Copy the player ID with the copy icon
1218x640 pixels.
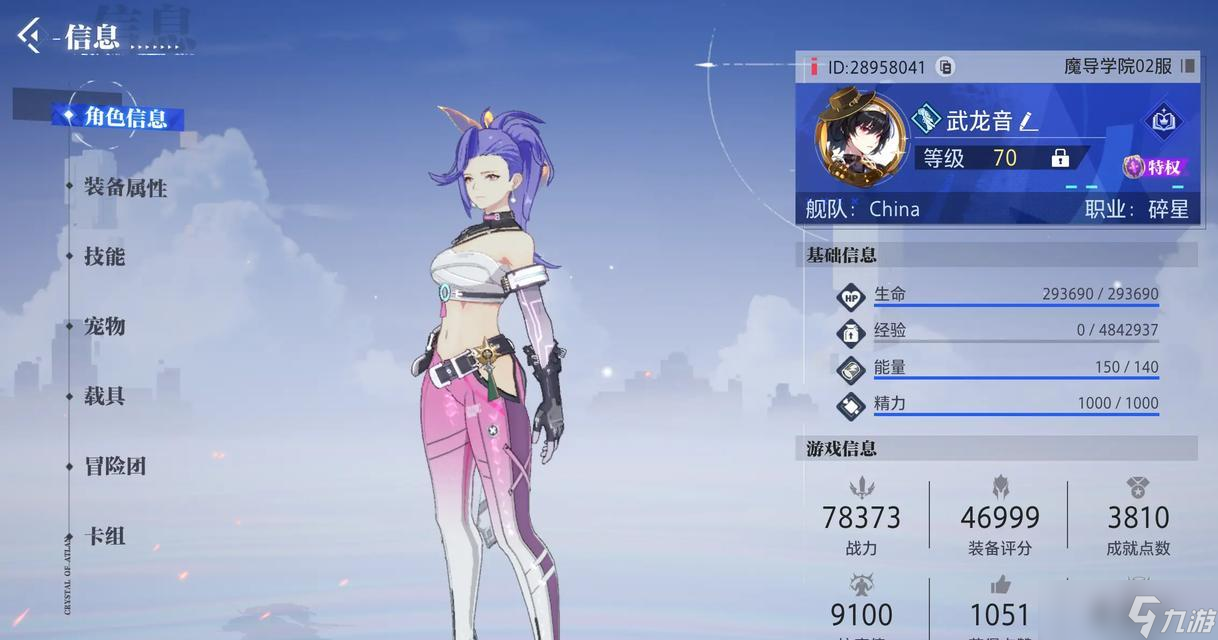pyautogui.click(x=945, y=67)
